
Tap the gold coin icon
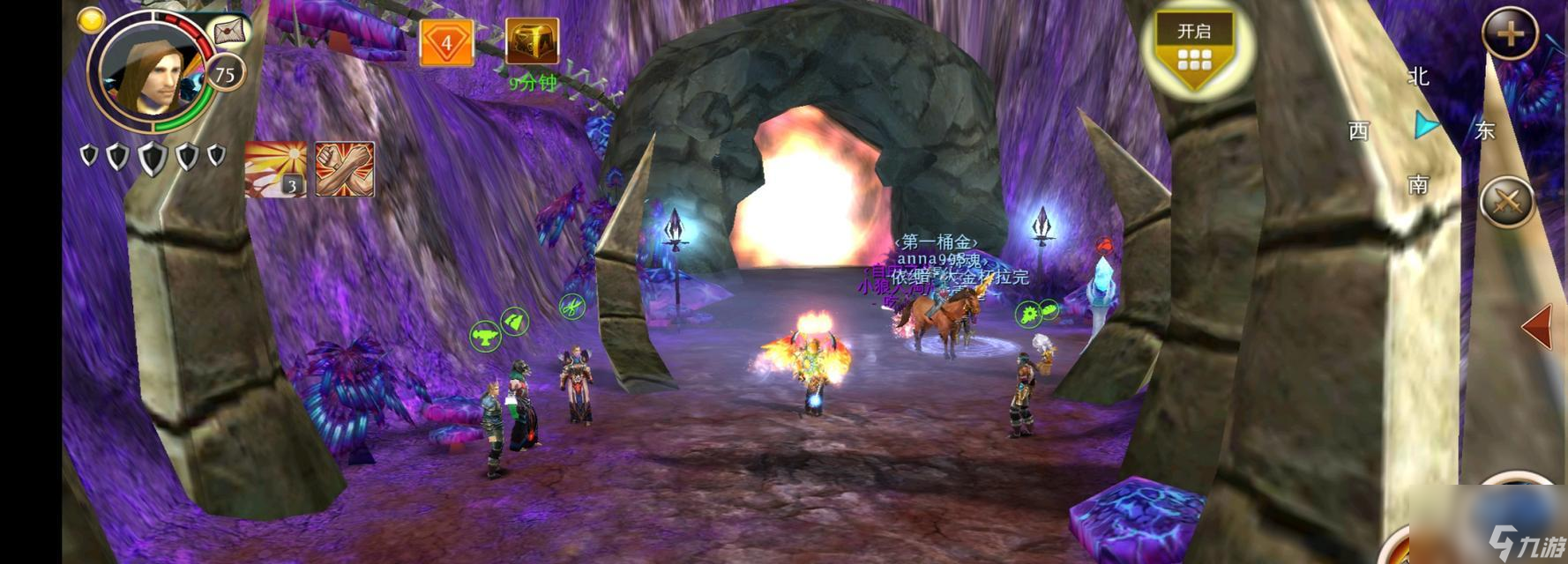click(x=90, y=19)
